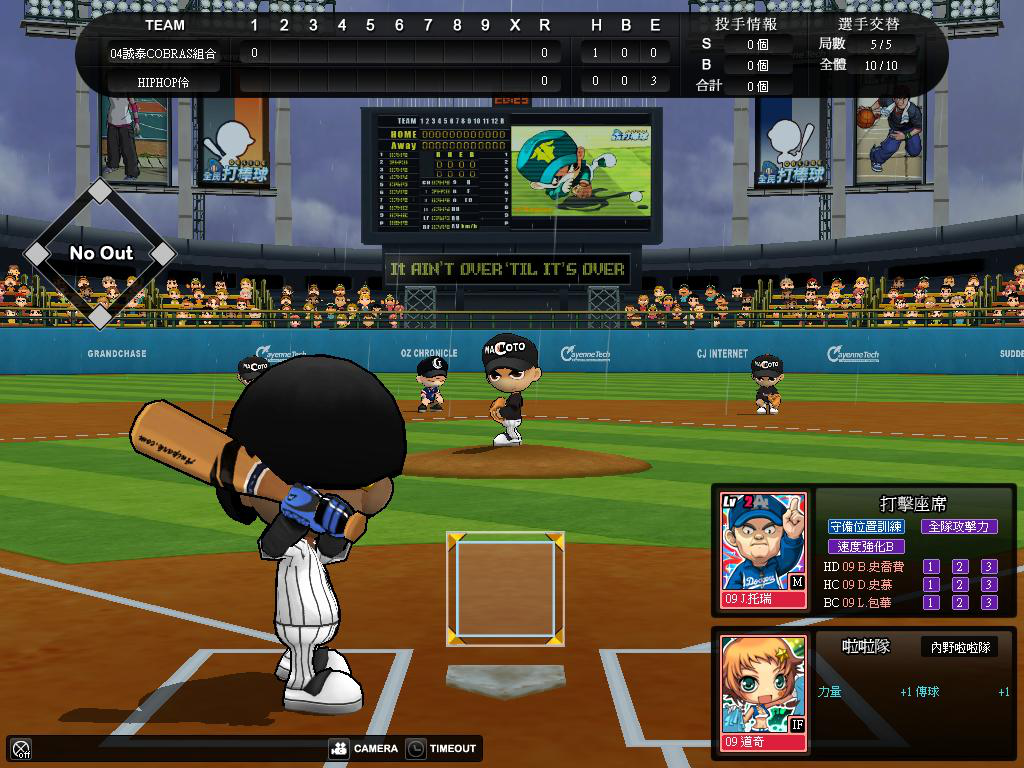Toggle the crossed-circle off icon
Image resolution: width=1024 pixels, height=768 pixels.
click(x=21, y=748)
